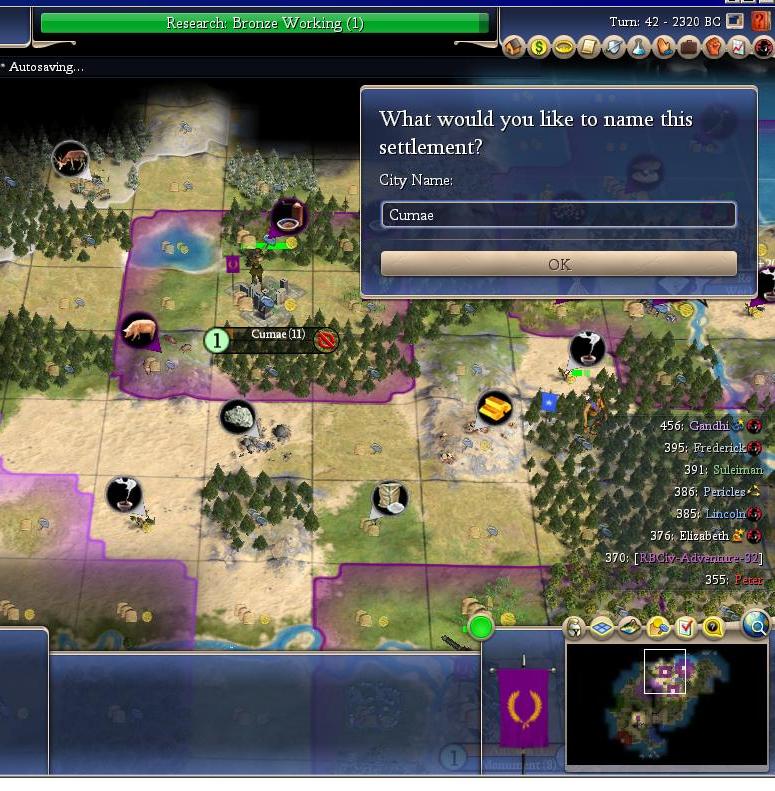
Task: Open the espionage advisor spy icon
Action: tap(761, 47)
